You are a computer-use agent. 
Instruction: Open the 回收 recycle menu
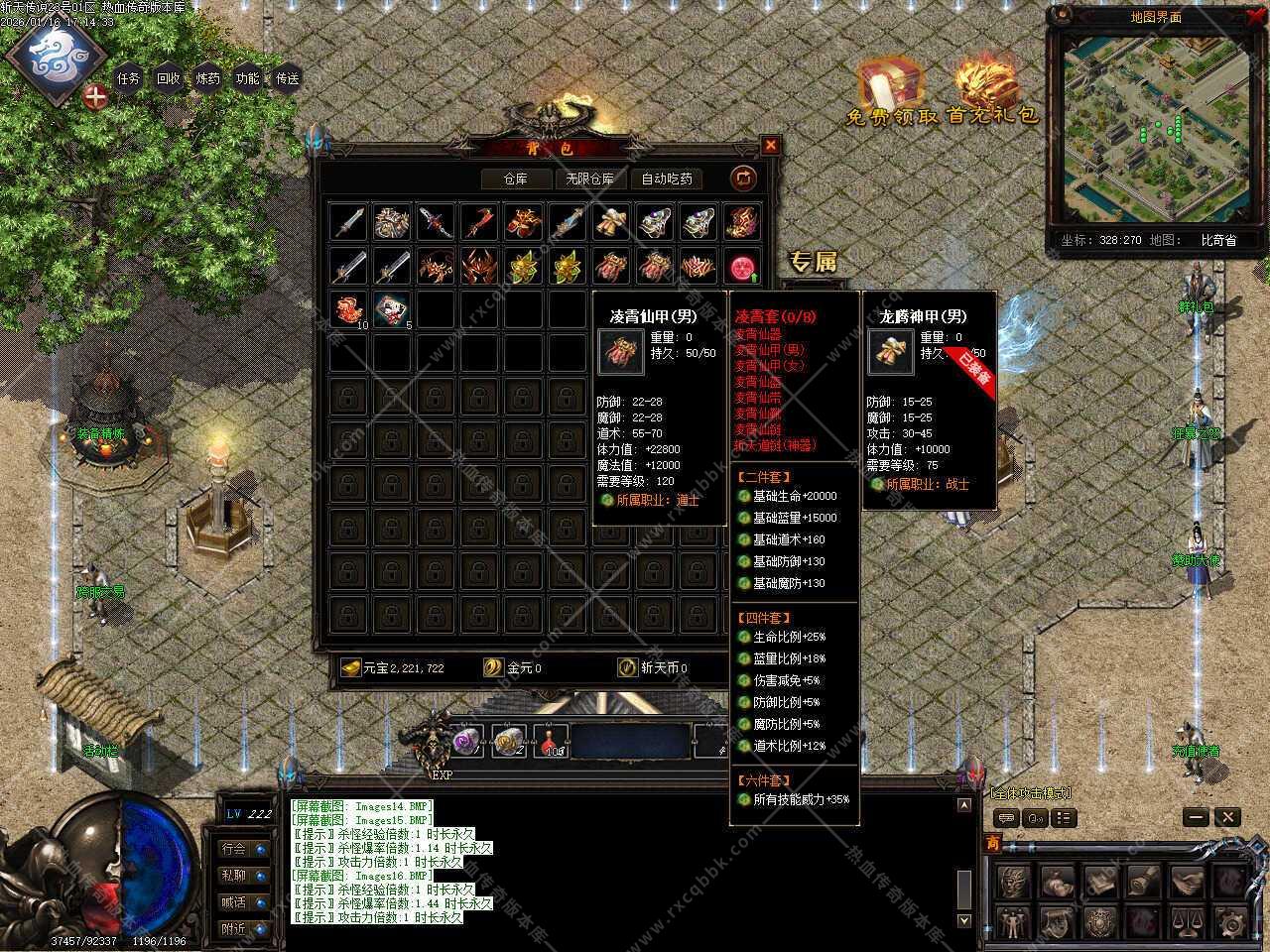[169, 78]
